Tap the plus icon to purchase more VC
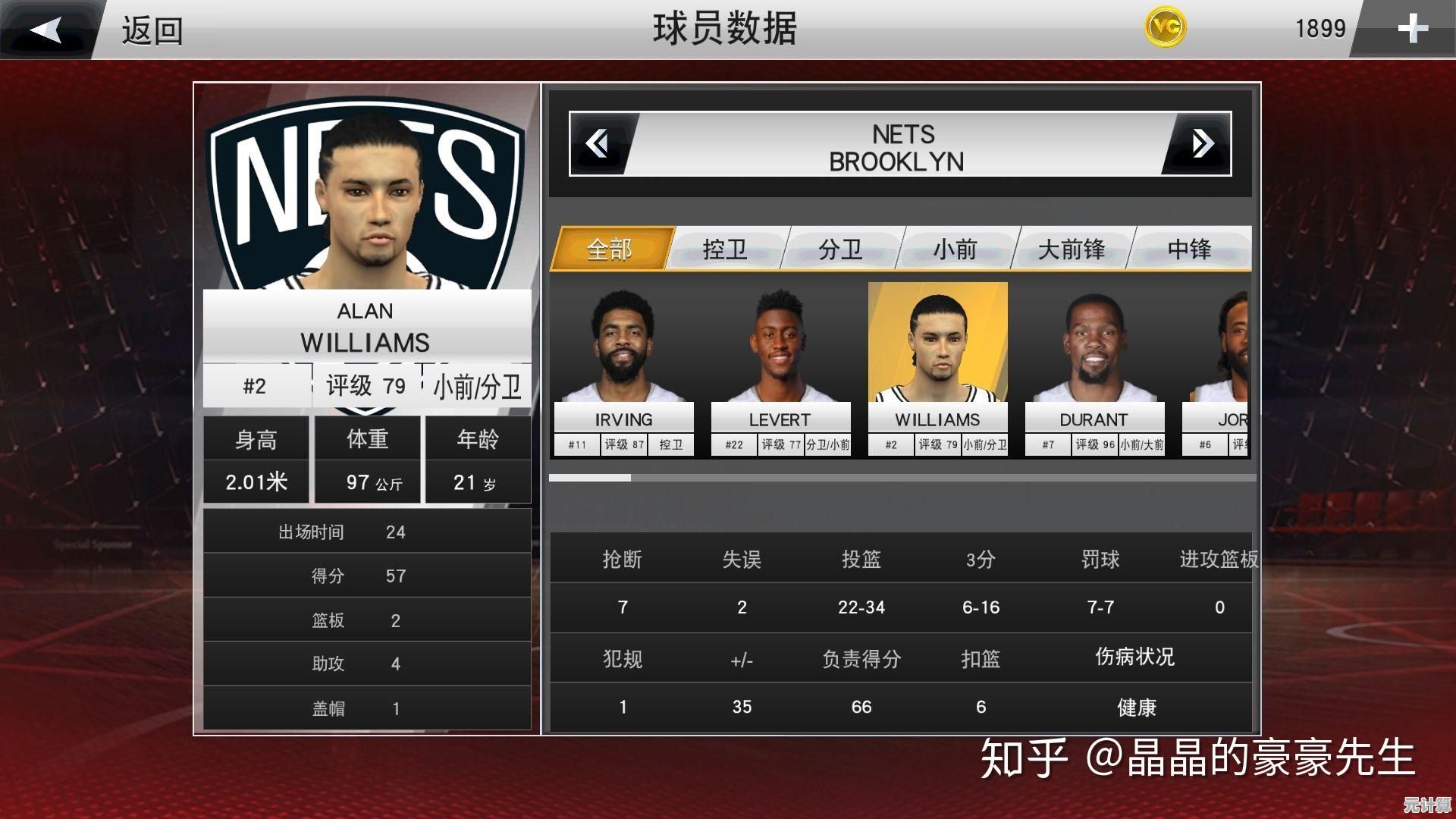 1412,29
